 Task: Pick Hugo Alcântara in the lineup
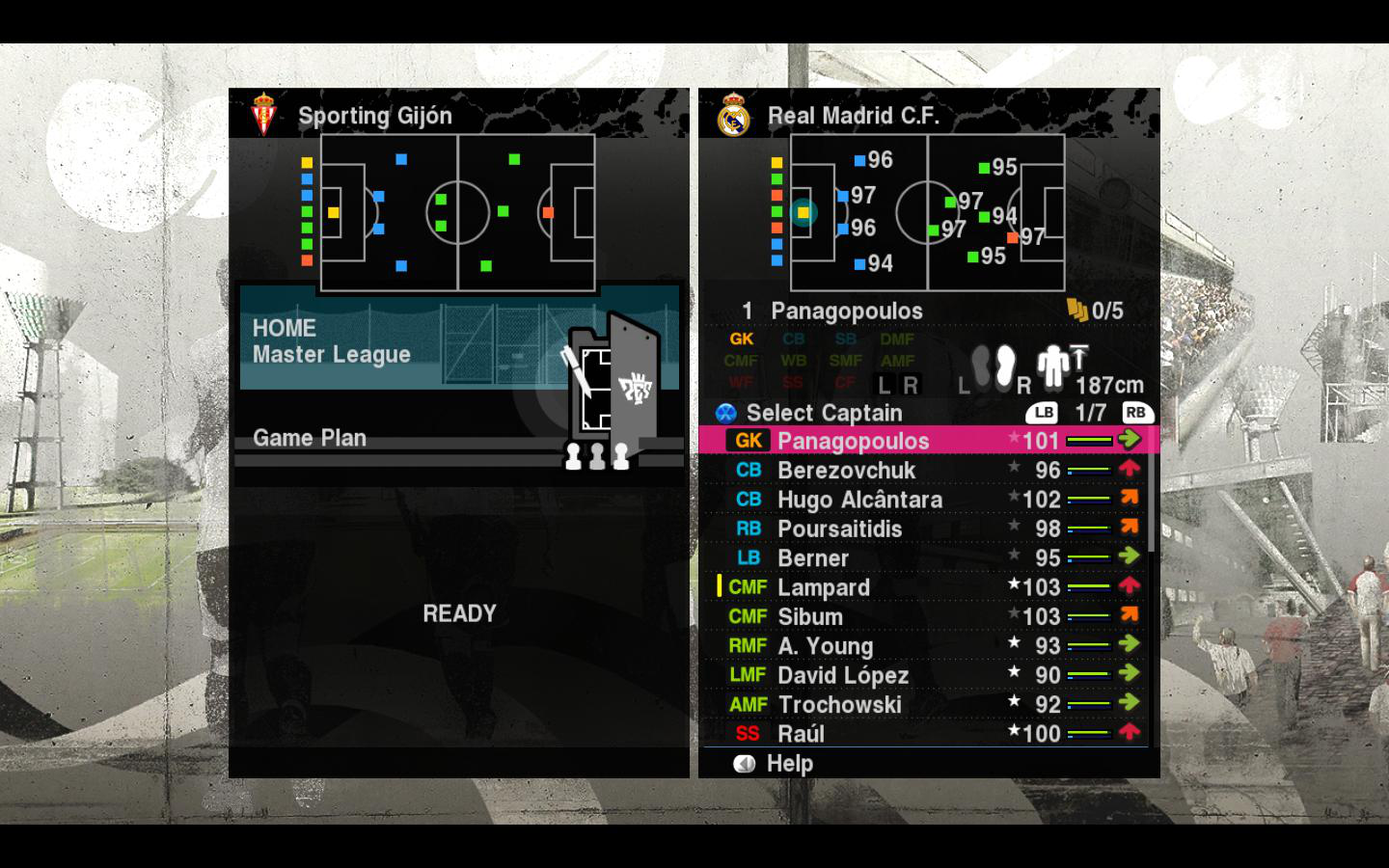[x=859, y=500]
